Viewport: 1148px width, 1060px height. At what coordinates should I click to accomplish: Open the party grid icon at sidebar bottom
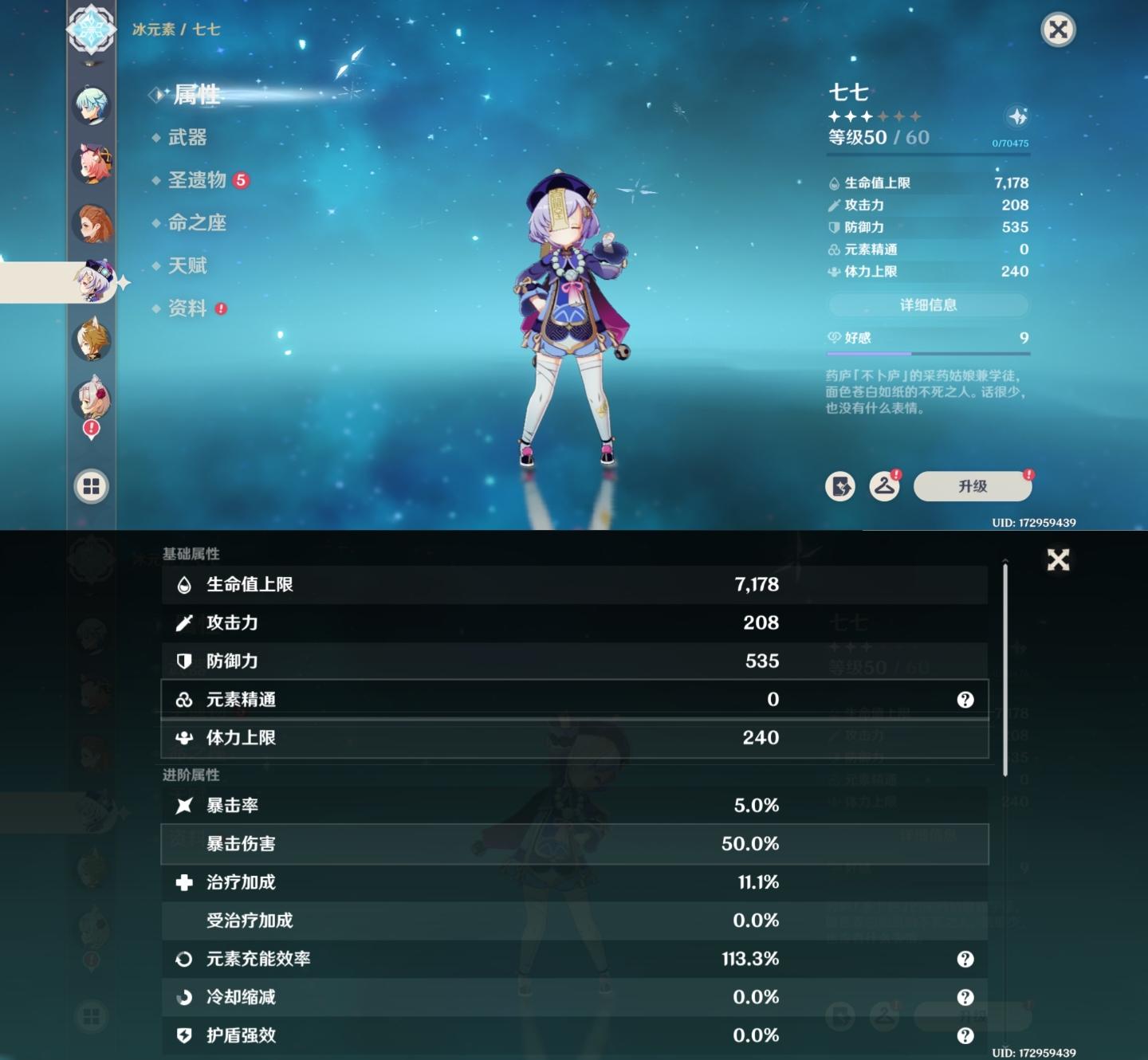[x=90, y=487]
